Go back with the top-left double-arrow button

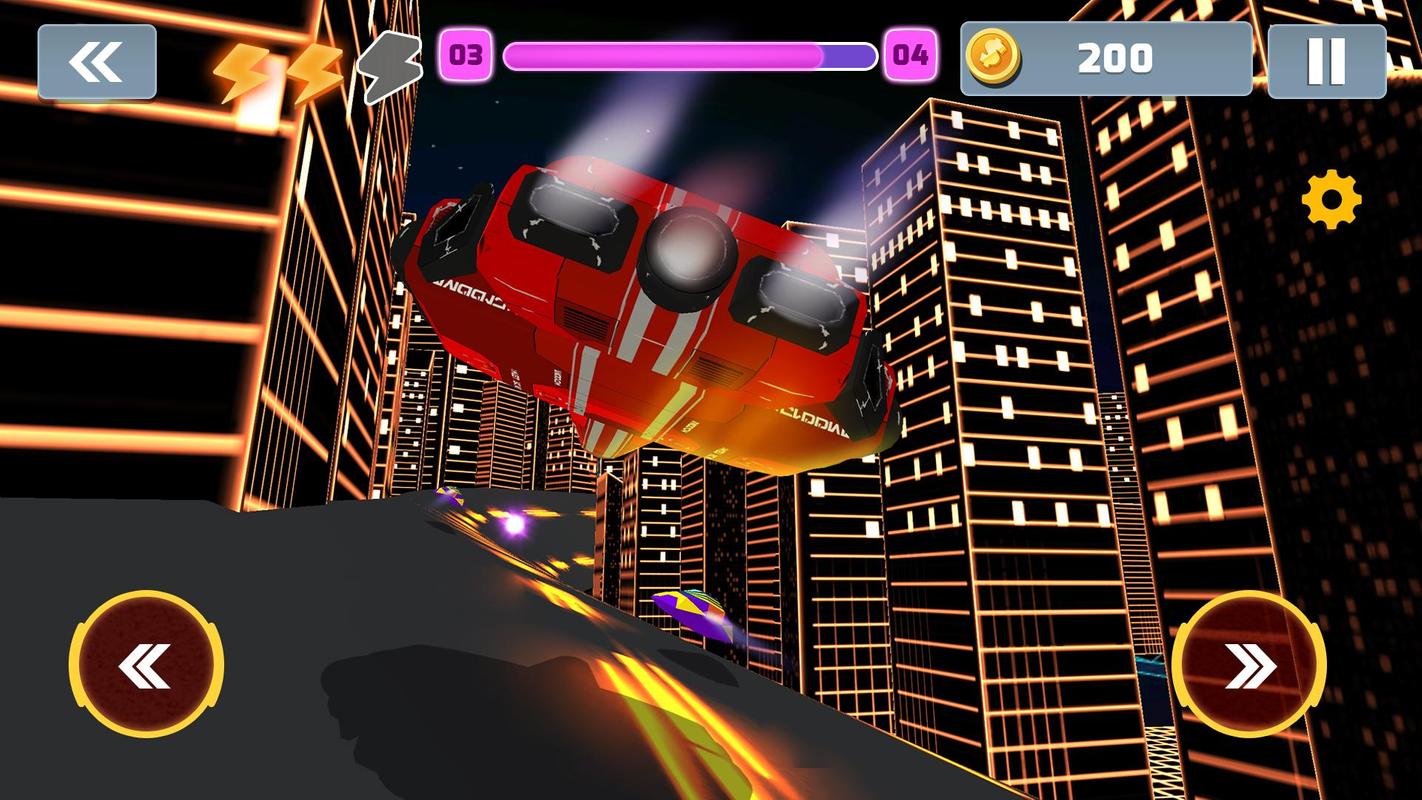[97, 62]
